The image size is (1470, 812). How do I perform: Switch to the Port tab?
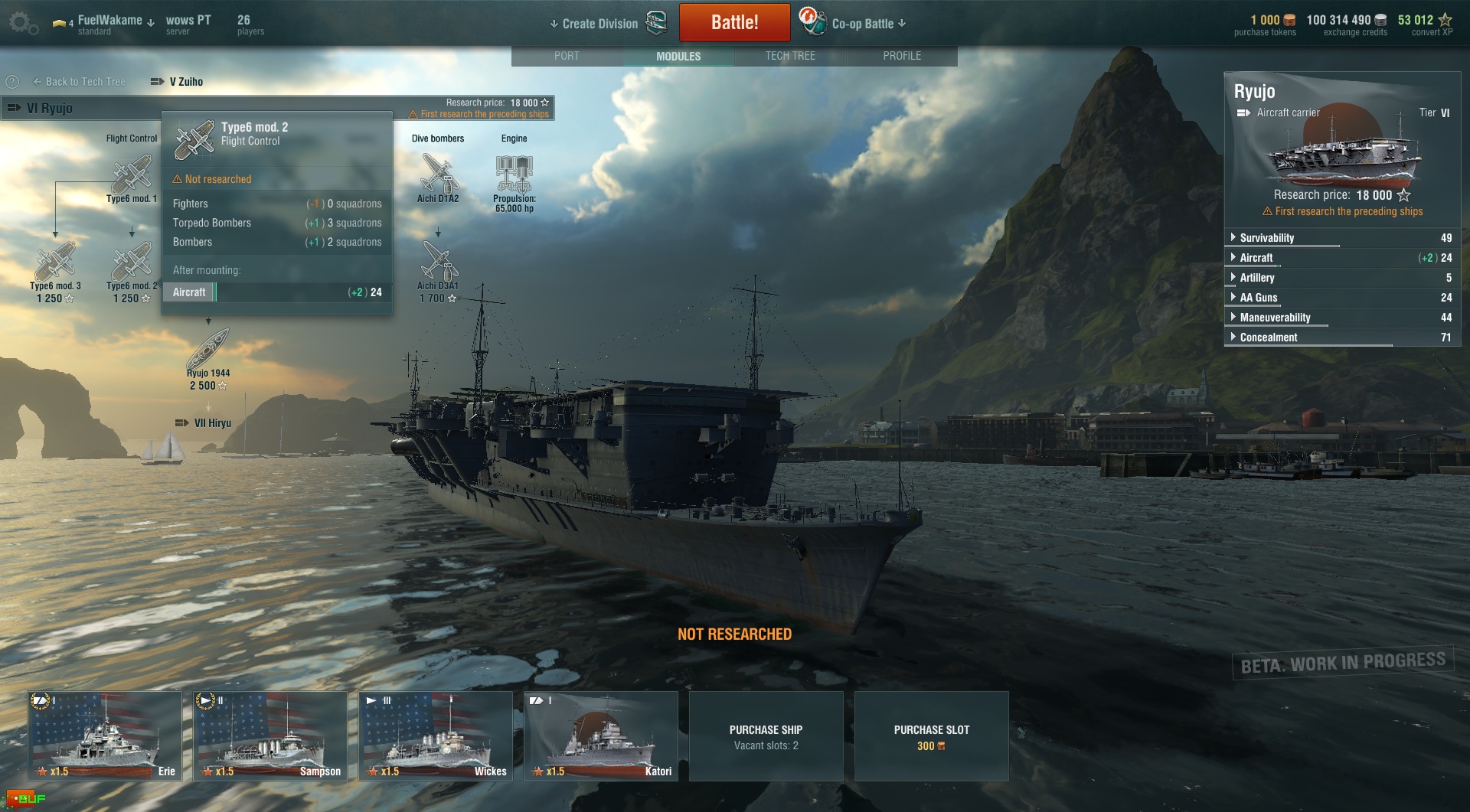pyautogui.click(x=567, y=56)
